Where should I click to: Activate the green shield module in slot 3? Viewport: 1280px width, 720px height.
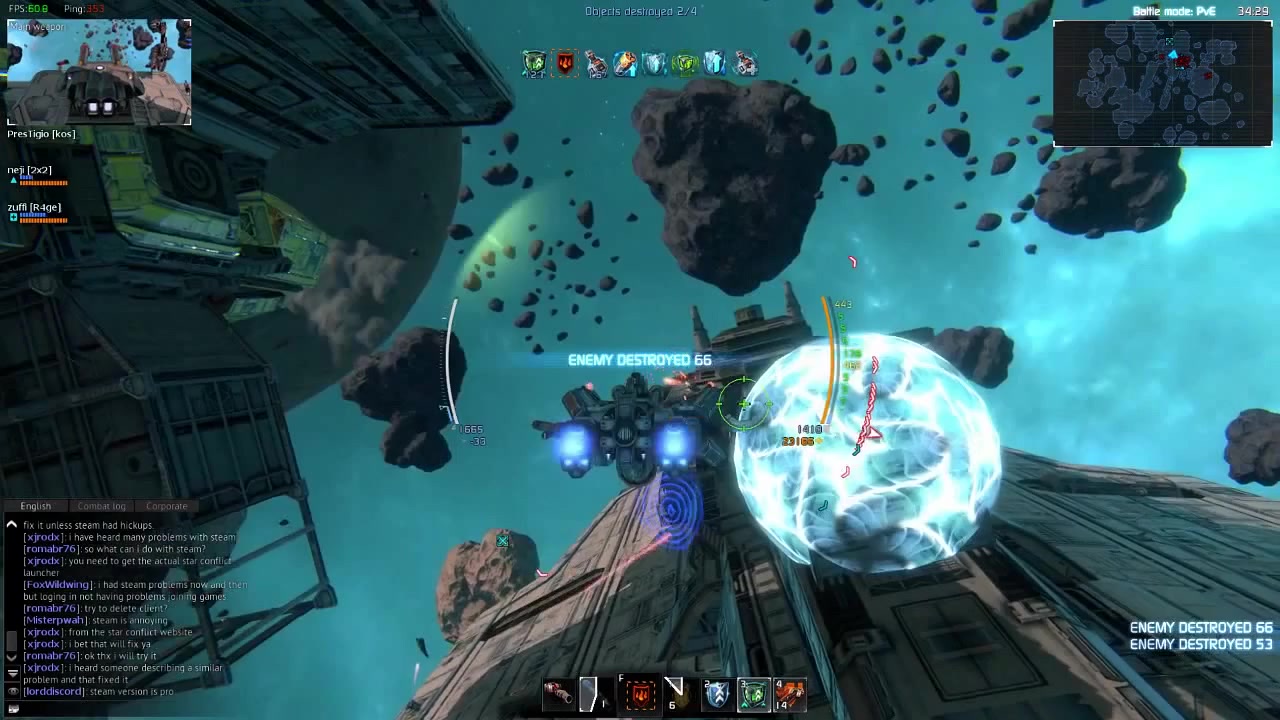pyautogui.click(x=754, y=694)
